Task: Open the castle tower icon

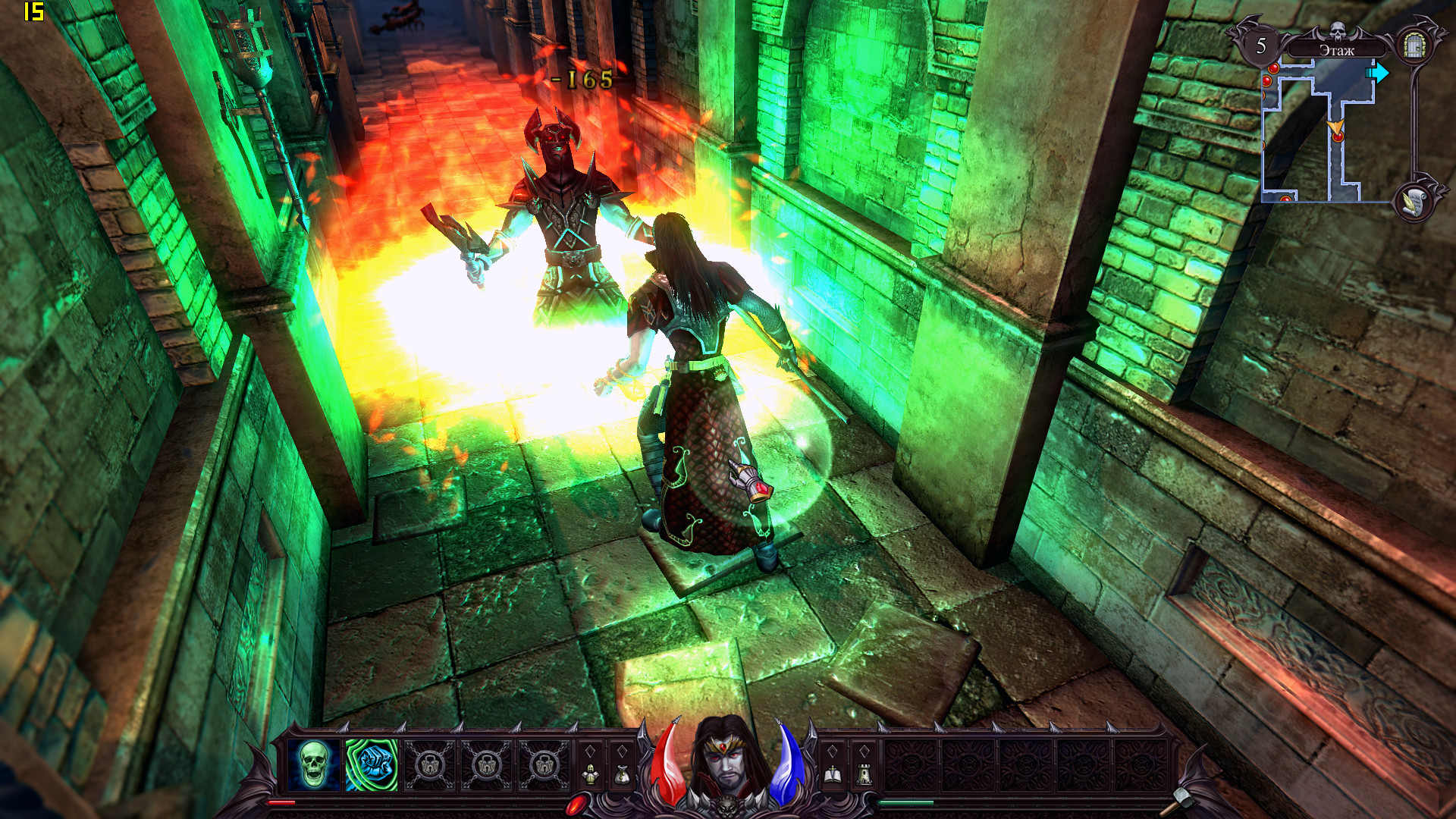Action: (864, 774)
